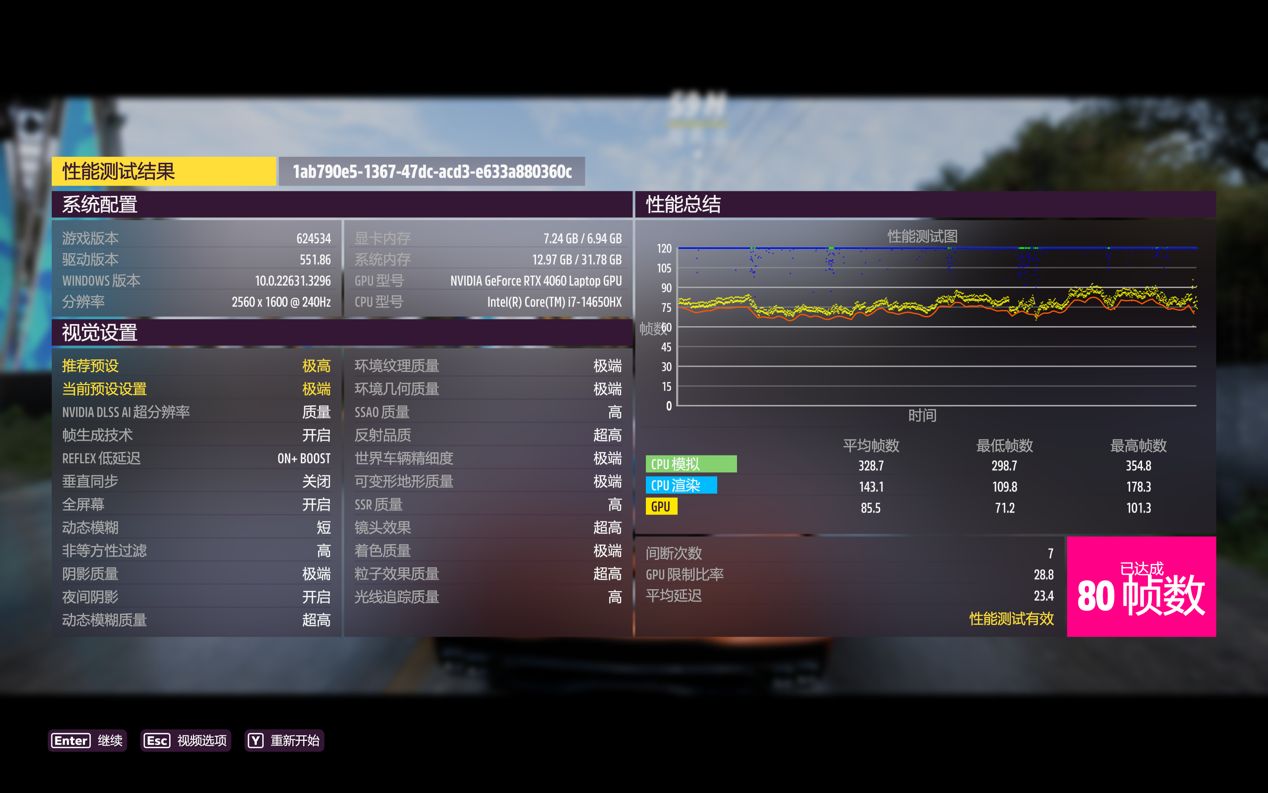1268x793 pixels.
Task: Restart the benchmark with 重新开始
Action: coord(284,741)
